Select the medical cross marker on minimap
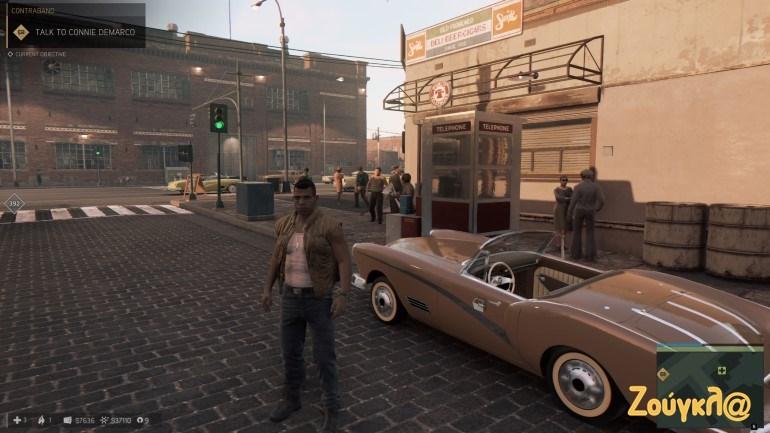 pos(722,370)
